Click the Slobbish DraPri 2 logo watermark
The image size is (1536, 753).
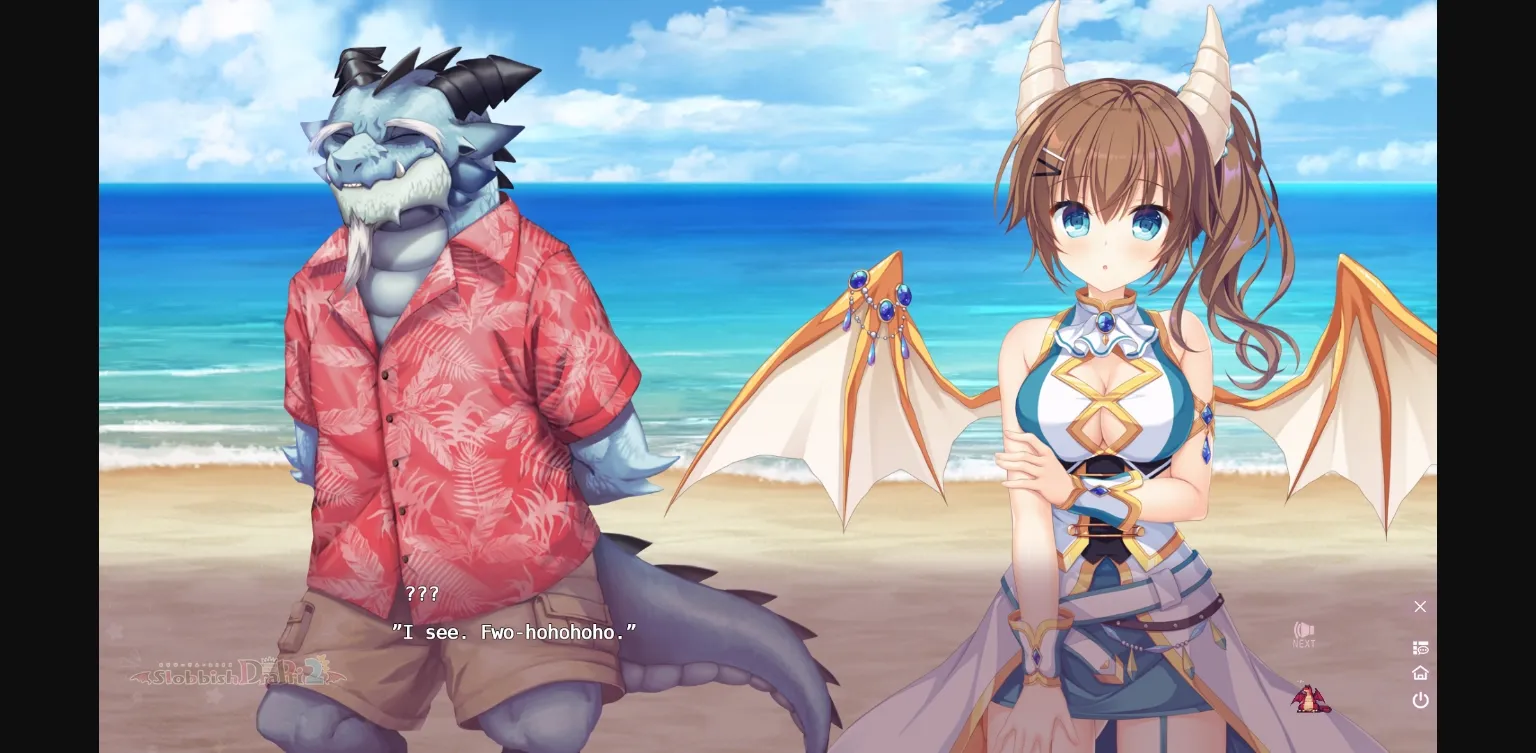coord(240,672)
